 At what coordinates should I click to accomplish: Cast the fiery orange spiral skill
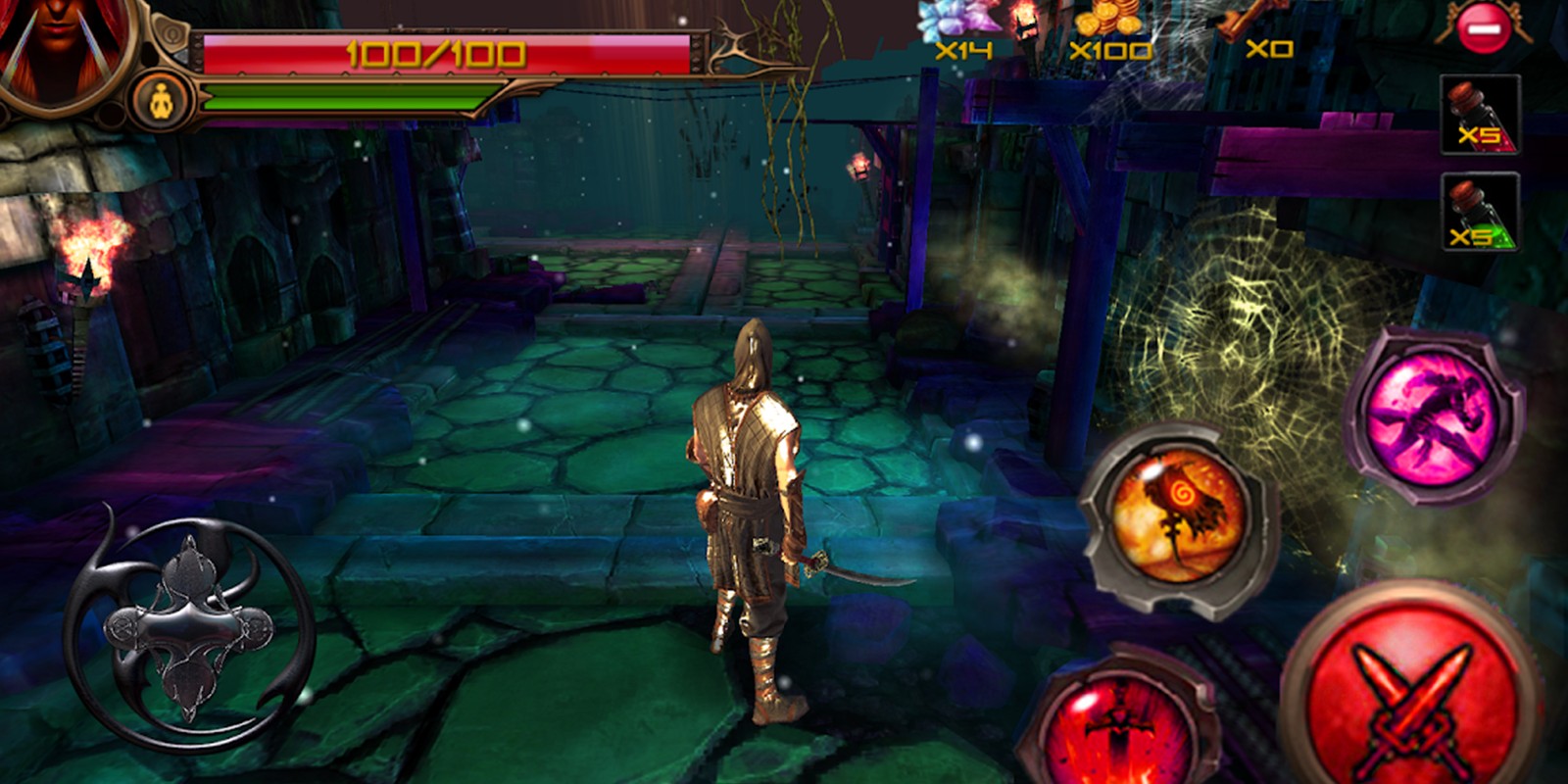pyautogui.click(x=1177, y=518)
